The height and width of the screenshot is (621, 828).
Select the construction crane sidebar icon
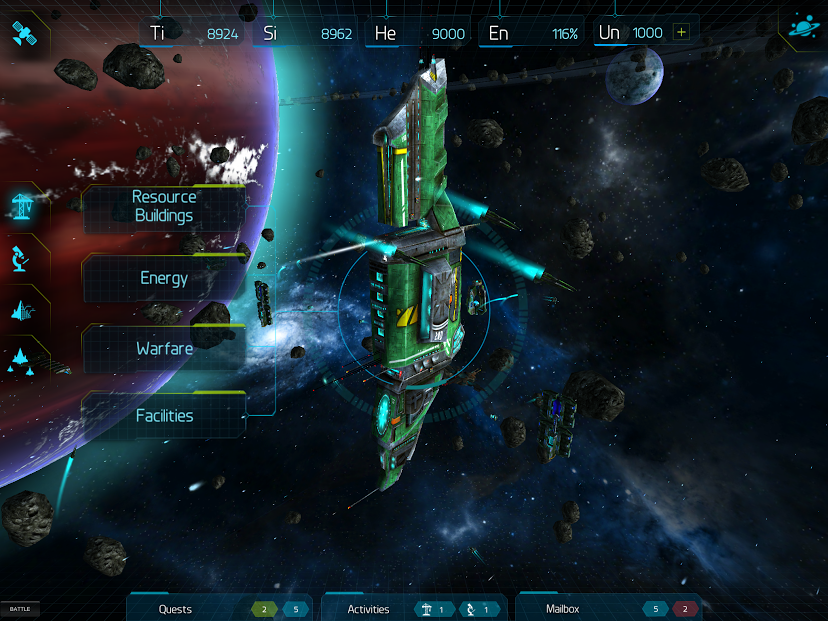(x=23, y=206)
